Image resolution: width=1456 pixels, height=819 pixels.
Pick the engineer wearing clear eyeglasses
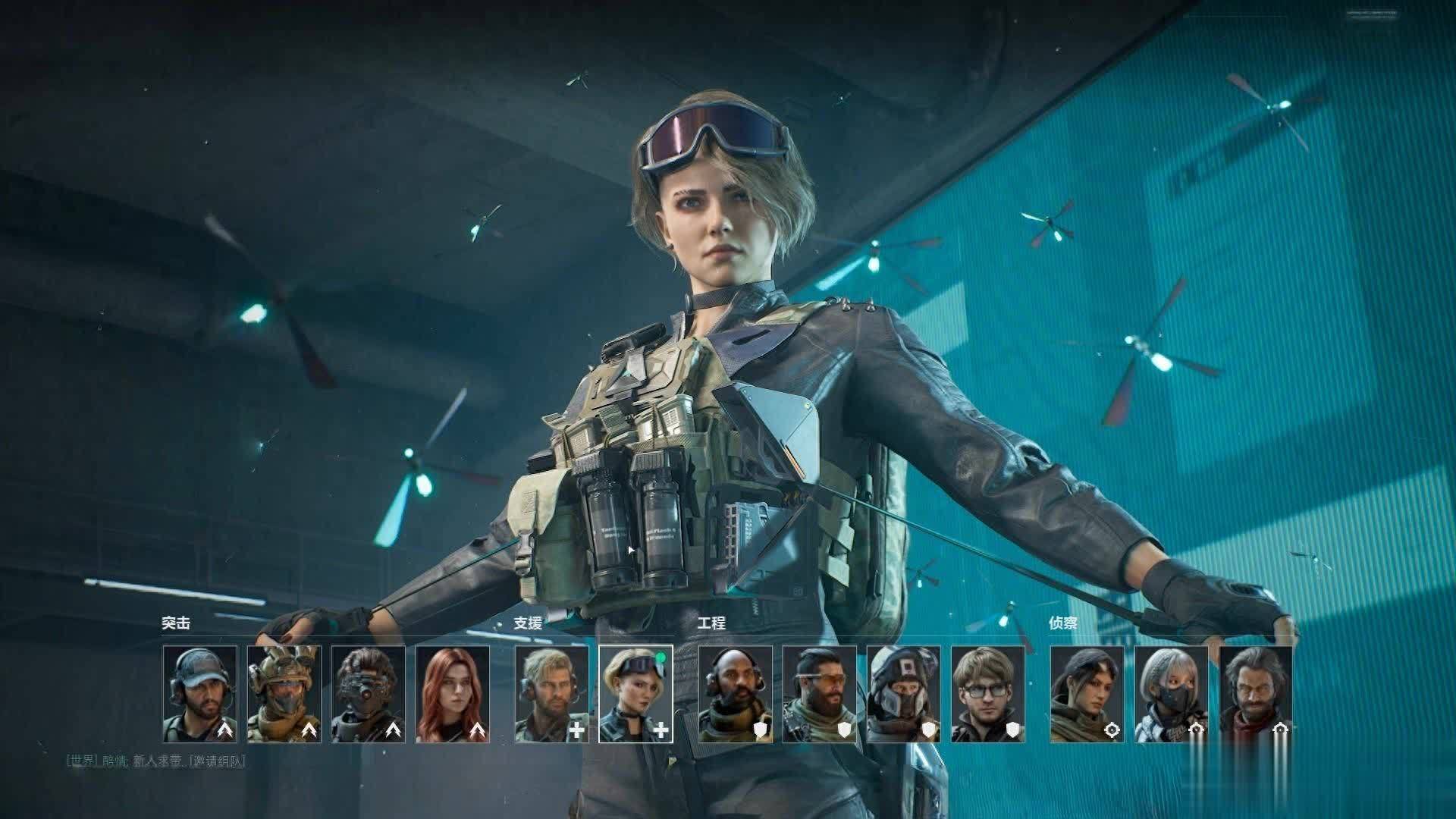point(988,694)
